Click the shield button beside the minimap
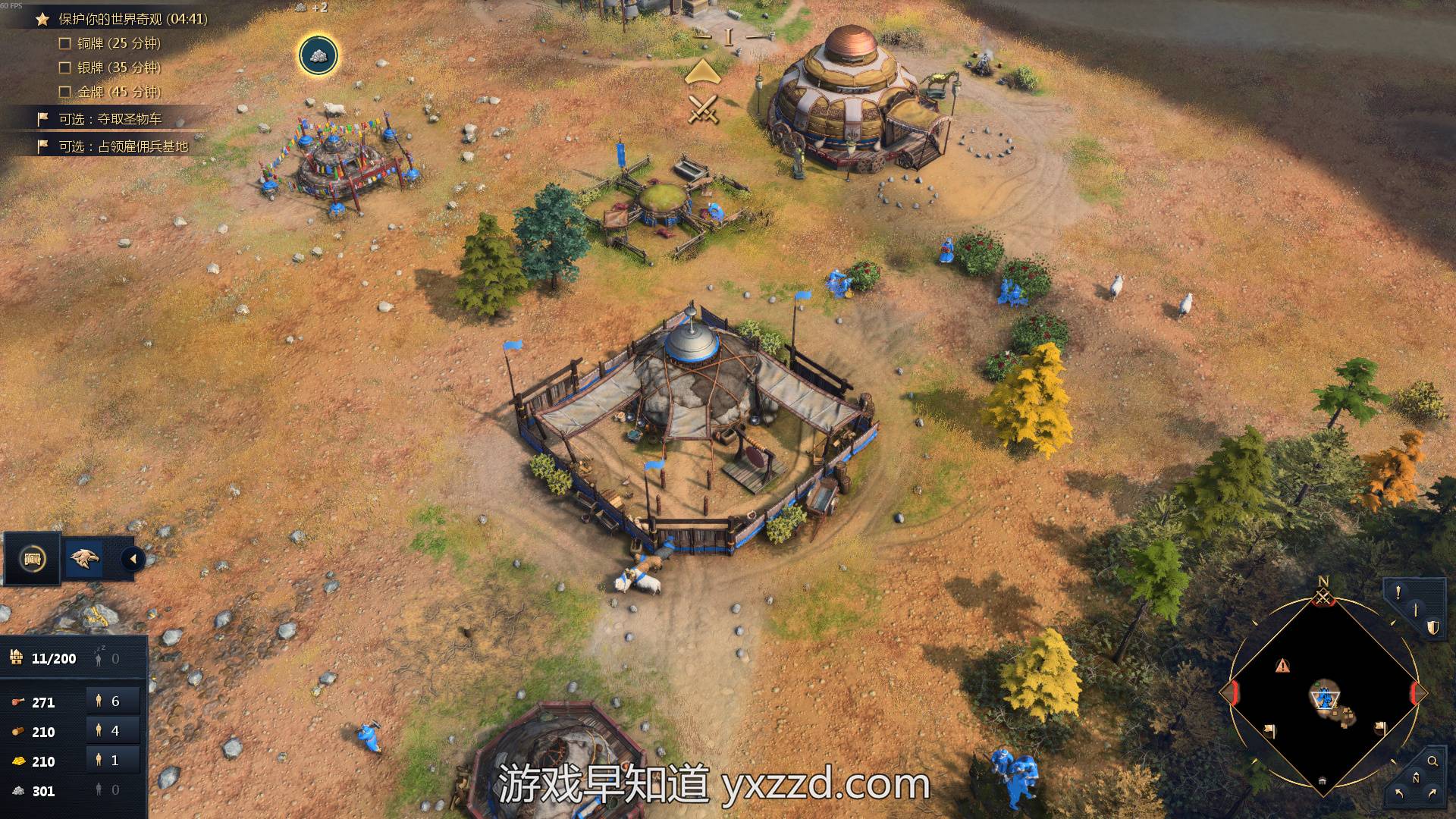 (x=1432, y=627)
